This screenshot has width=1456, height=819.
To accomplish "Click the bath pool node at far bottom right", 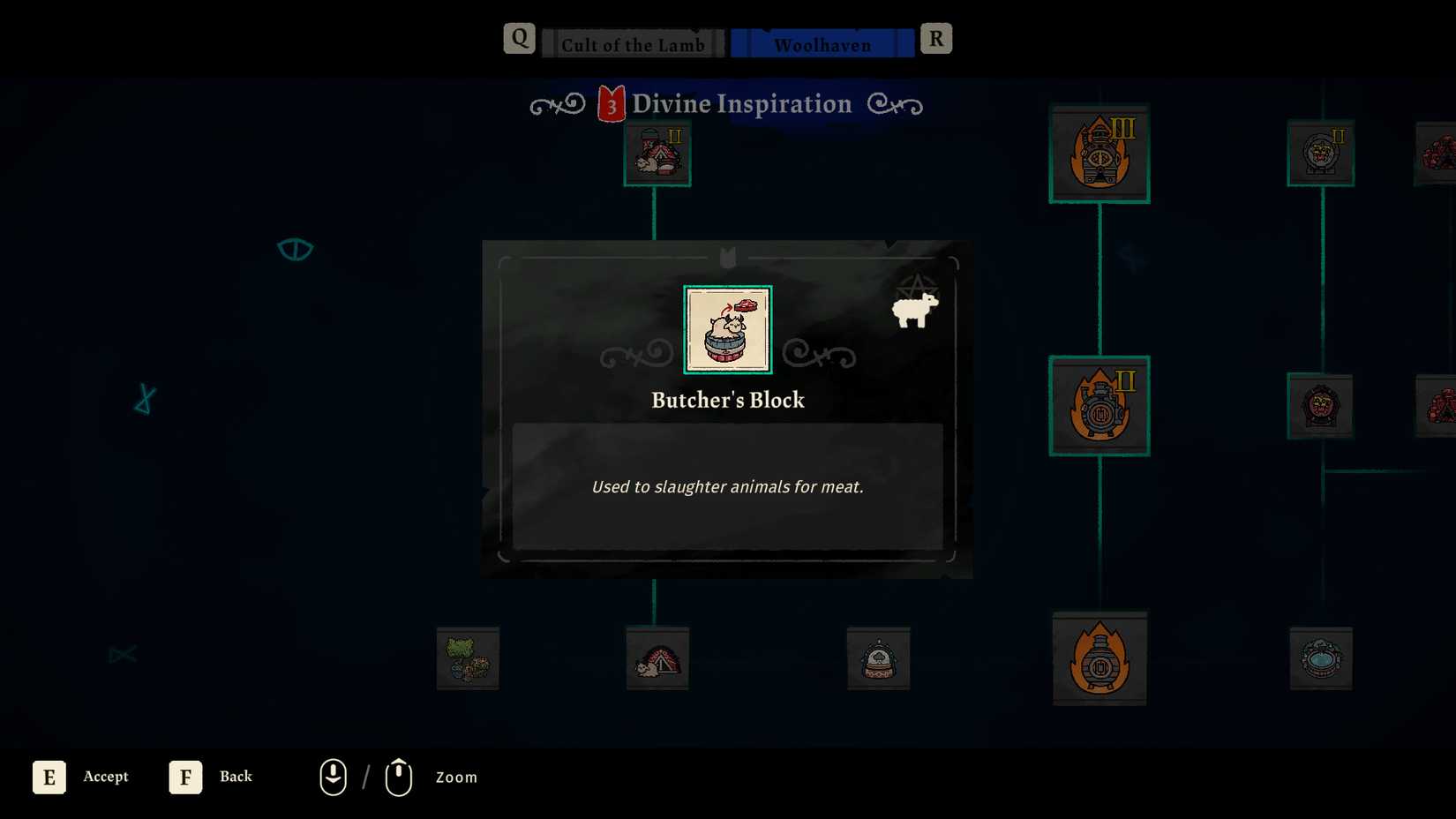I will tap(1323, 659).
